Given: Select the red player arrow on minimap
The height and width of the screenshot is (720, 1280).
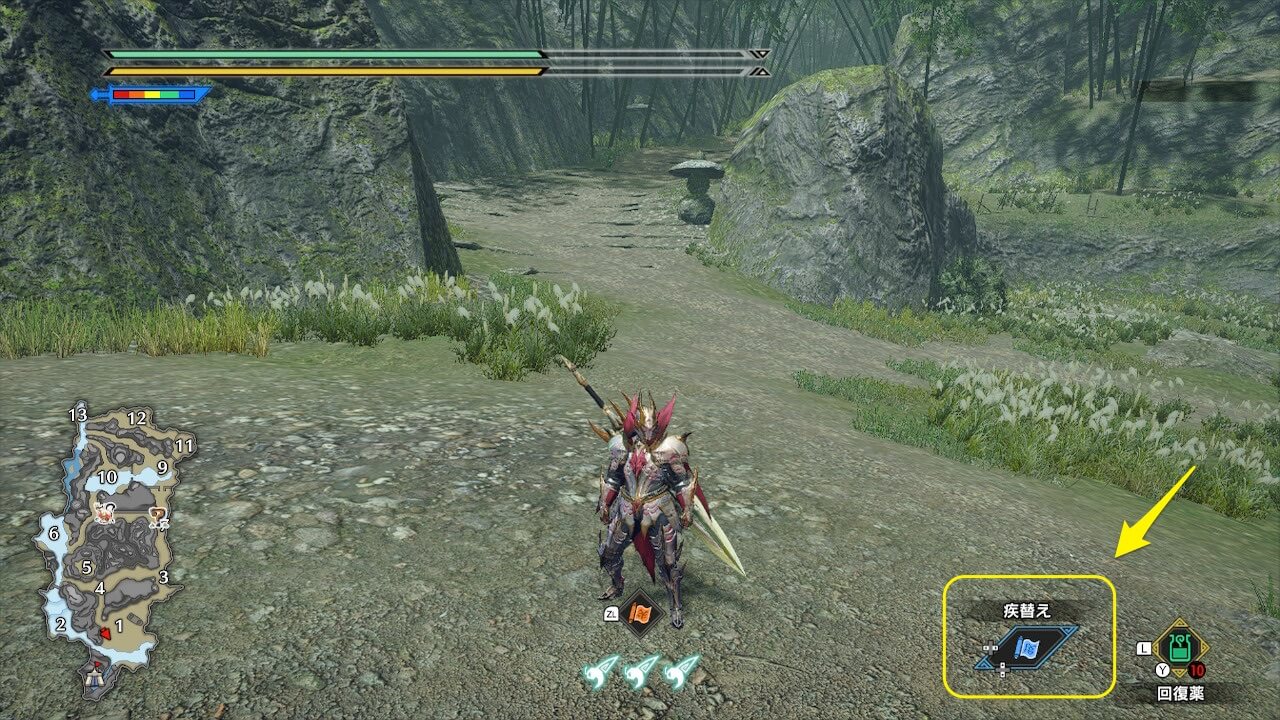Looking at the screenshot, I should click(x=104, y=632).
